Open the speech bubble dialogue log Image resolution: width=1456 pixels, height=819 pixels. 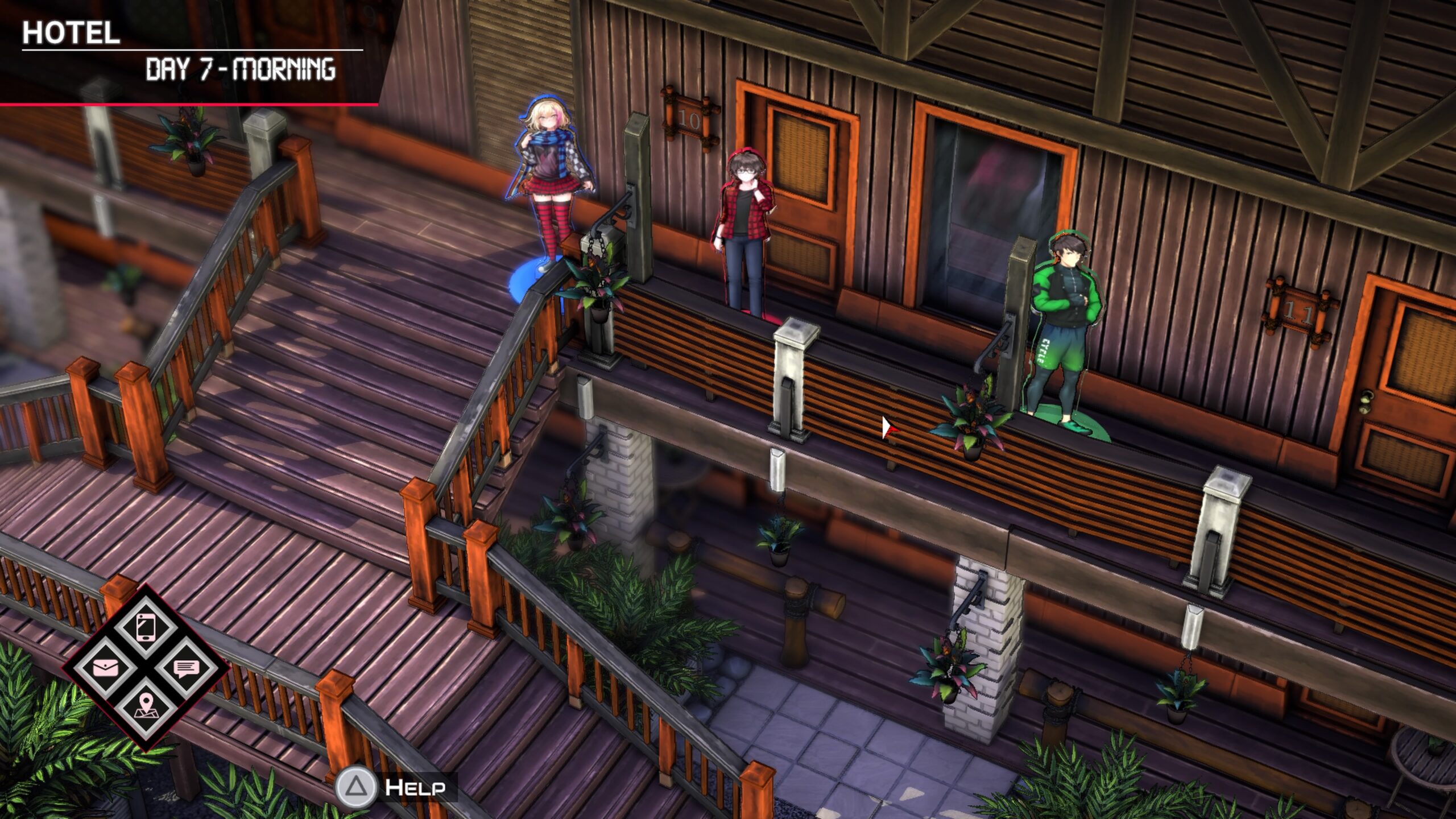click(x=186, y=668)
